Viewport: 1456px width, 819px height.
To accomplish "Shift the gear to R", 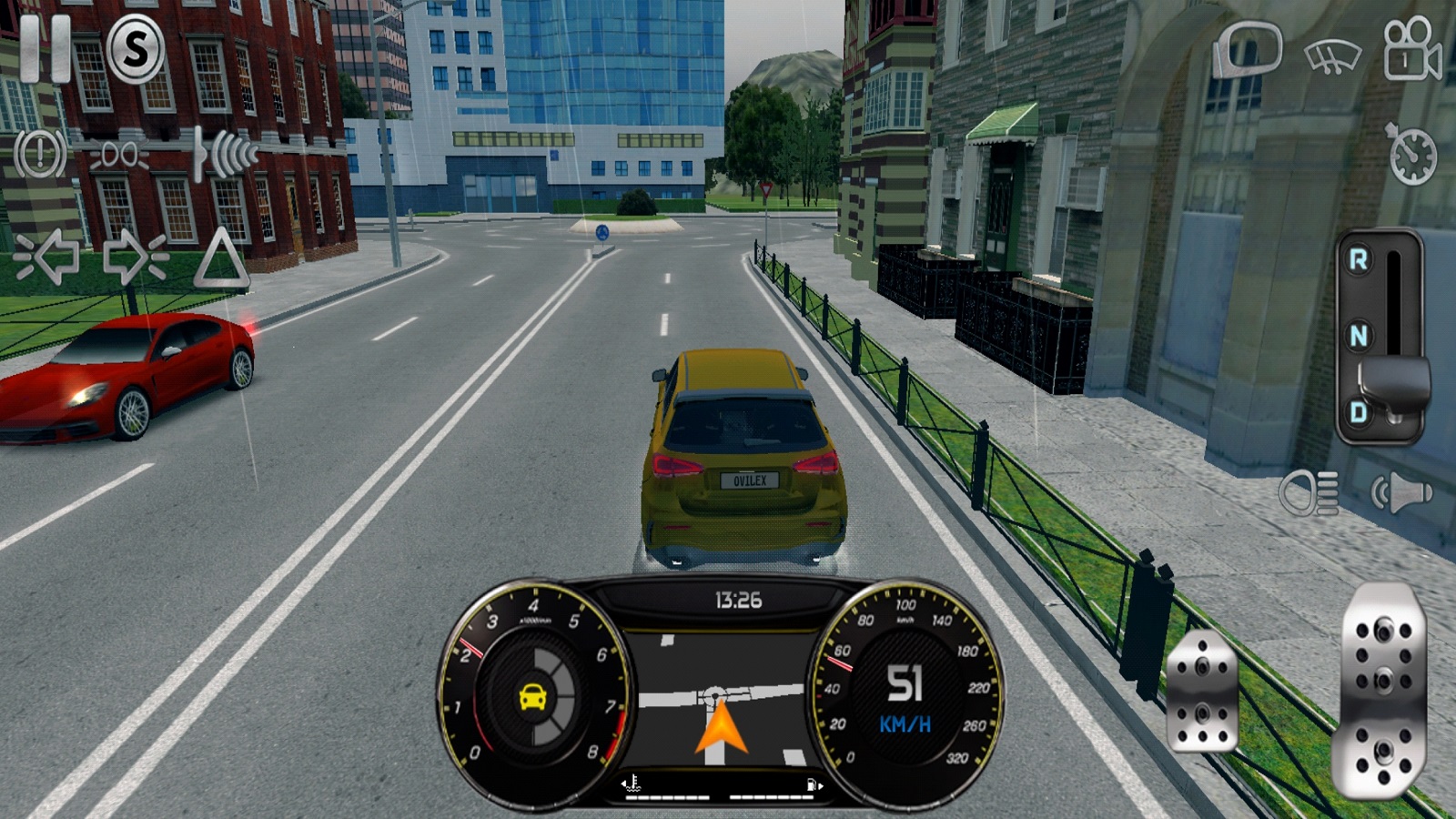I will click(1358, 261).
